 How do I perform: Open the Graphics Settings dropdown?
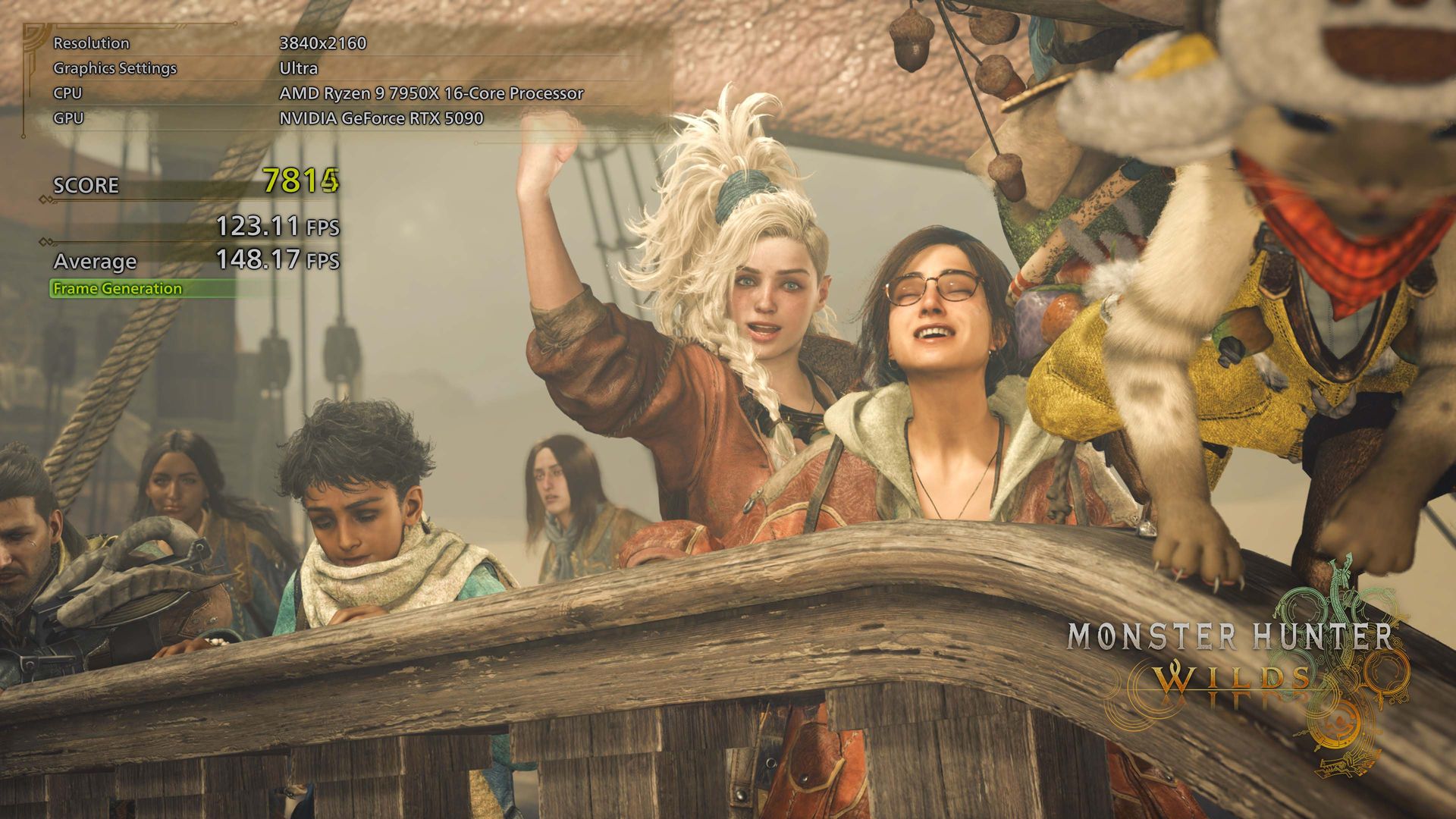pos(114,69)
